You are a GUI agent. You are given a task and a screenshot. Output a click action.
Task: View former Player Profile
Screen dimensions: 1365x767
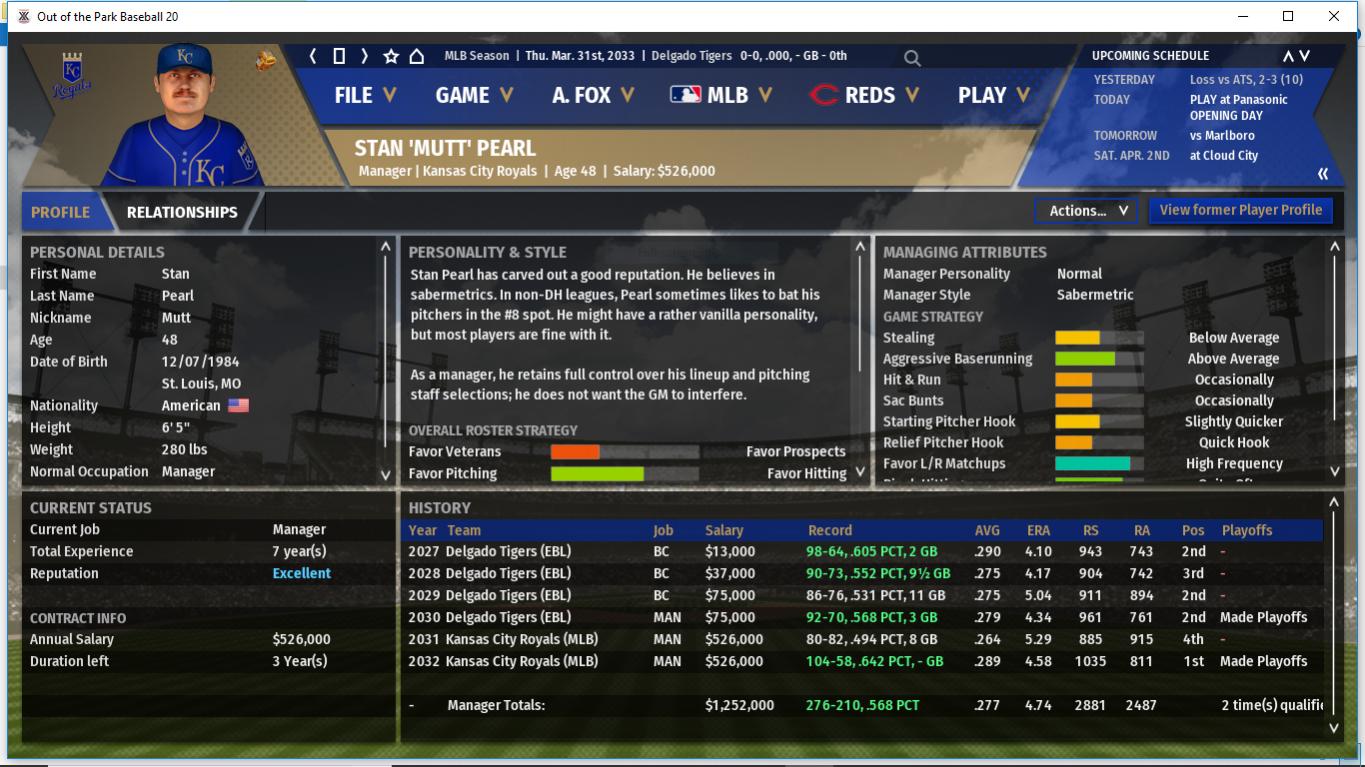click(x=1240, y=210)
